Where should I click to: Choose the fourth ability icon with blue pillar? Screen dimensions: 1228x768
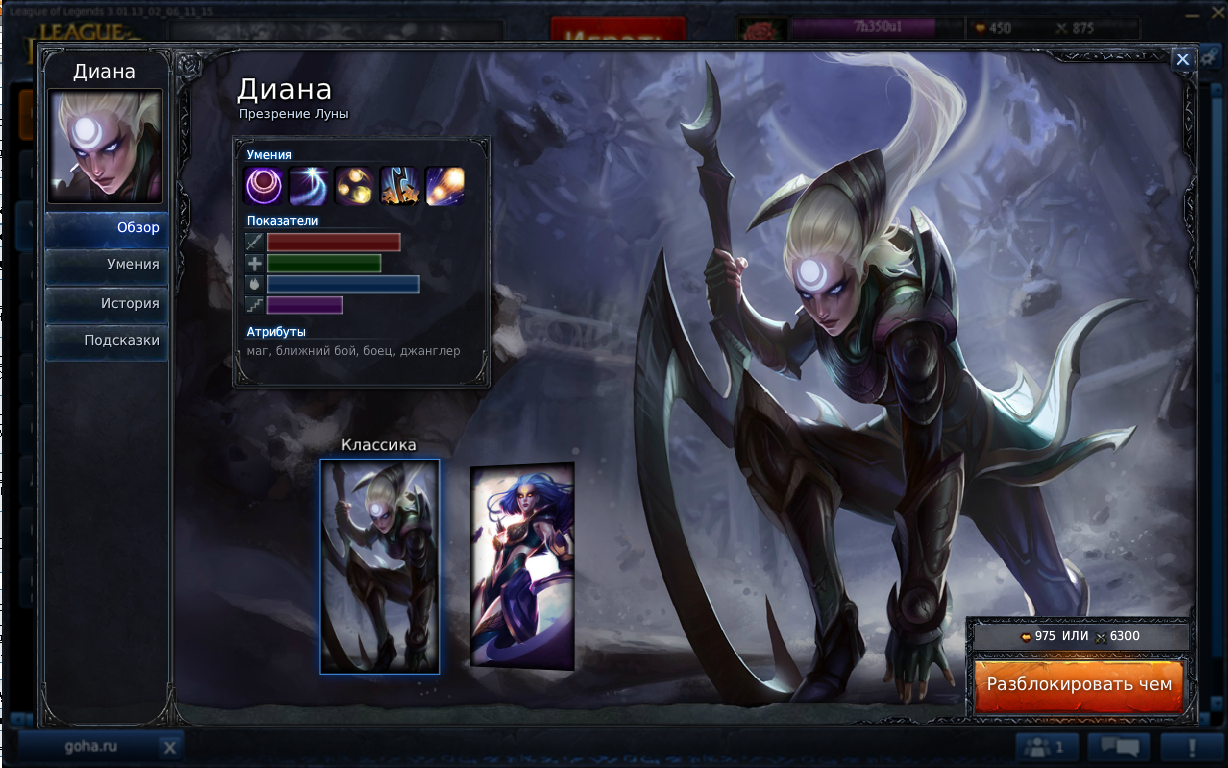[399, 186]
